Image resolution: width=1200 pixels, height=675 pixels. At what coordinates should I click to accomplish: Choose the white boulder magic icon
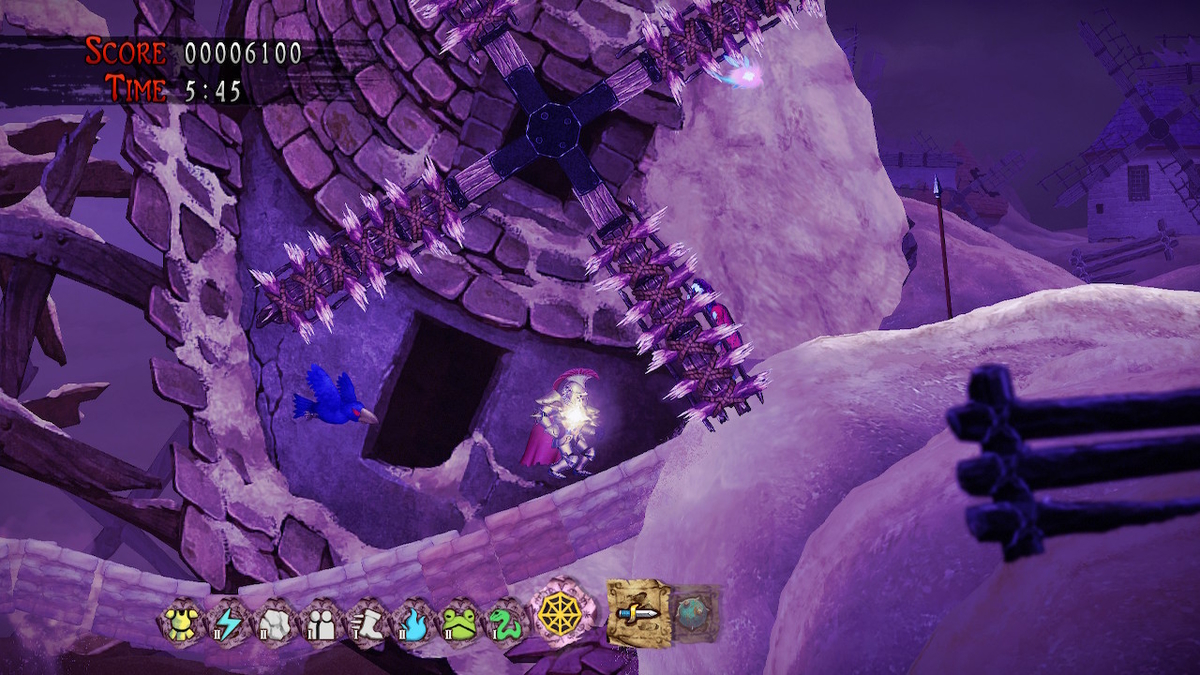[x=275, y=623]
